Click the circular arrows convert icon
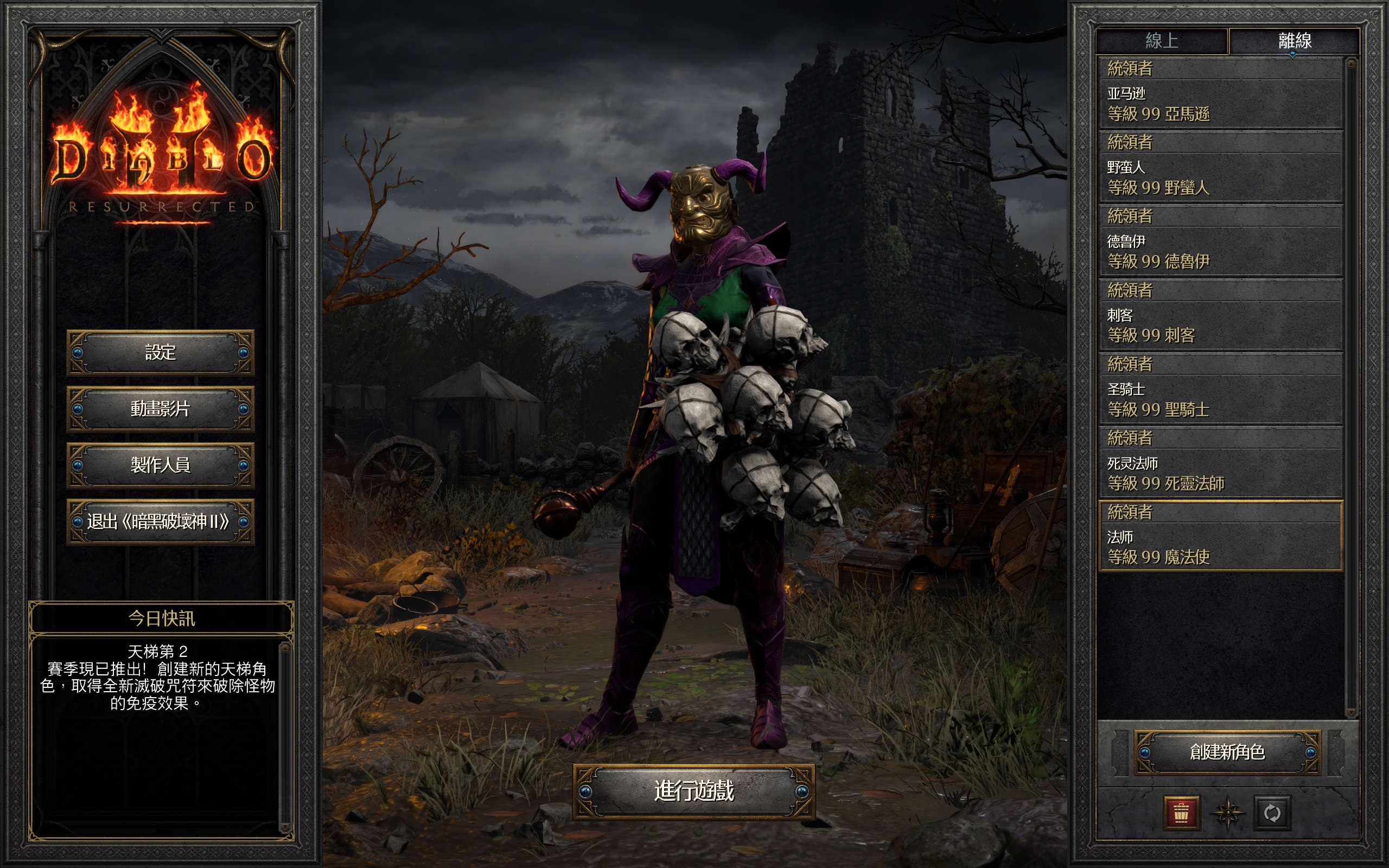The height and width of the screenshot is (868, 1389). point(1272,813)
